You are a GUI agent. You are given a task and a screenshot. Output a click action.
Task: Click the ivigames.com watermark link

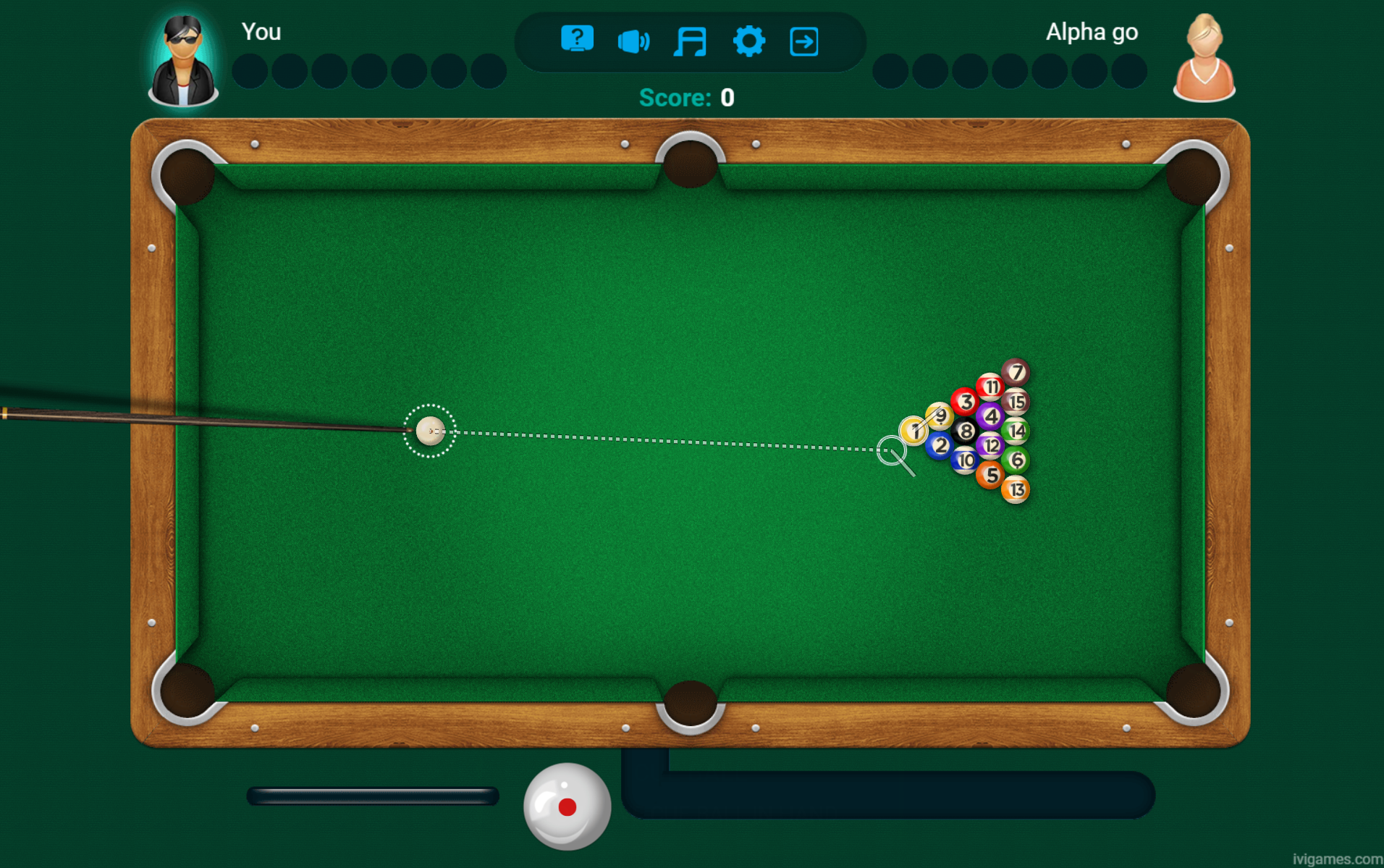tap(1336, 859)
